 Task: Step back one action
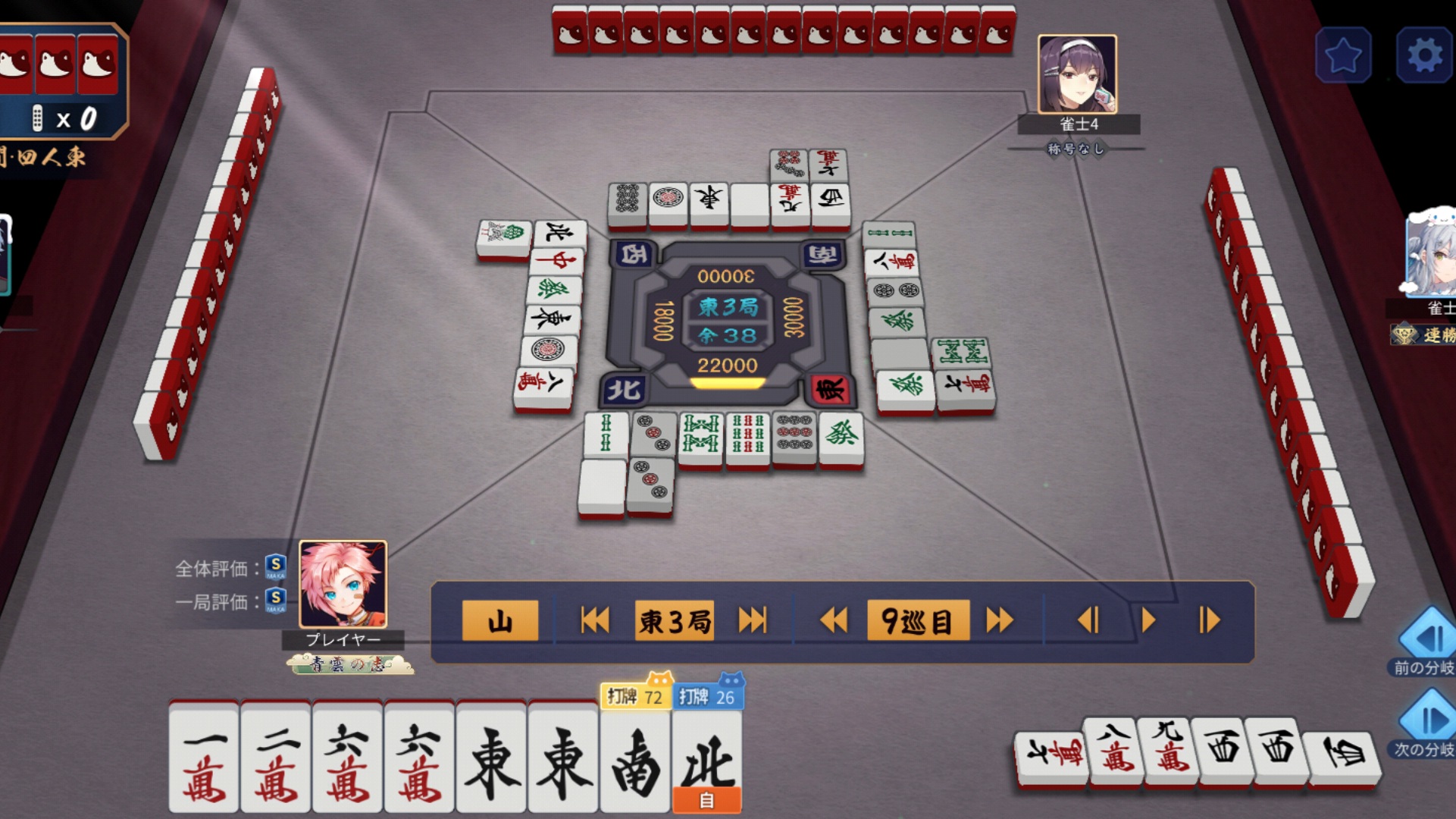(1088, 621)
